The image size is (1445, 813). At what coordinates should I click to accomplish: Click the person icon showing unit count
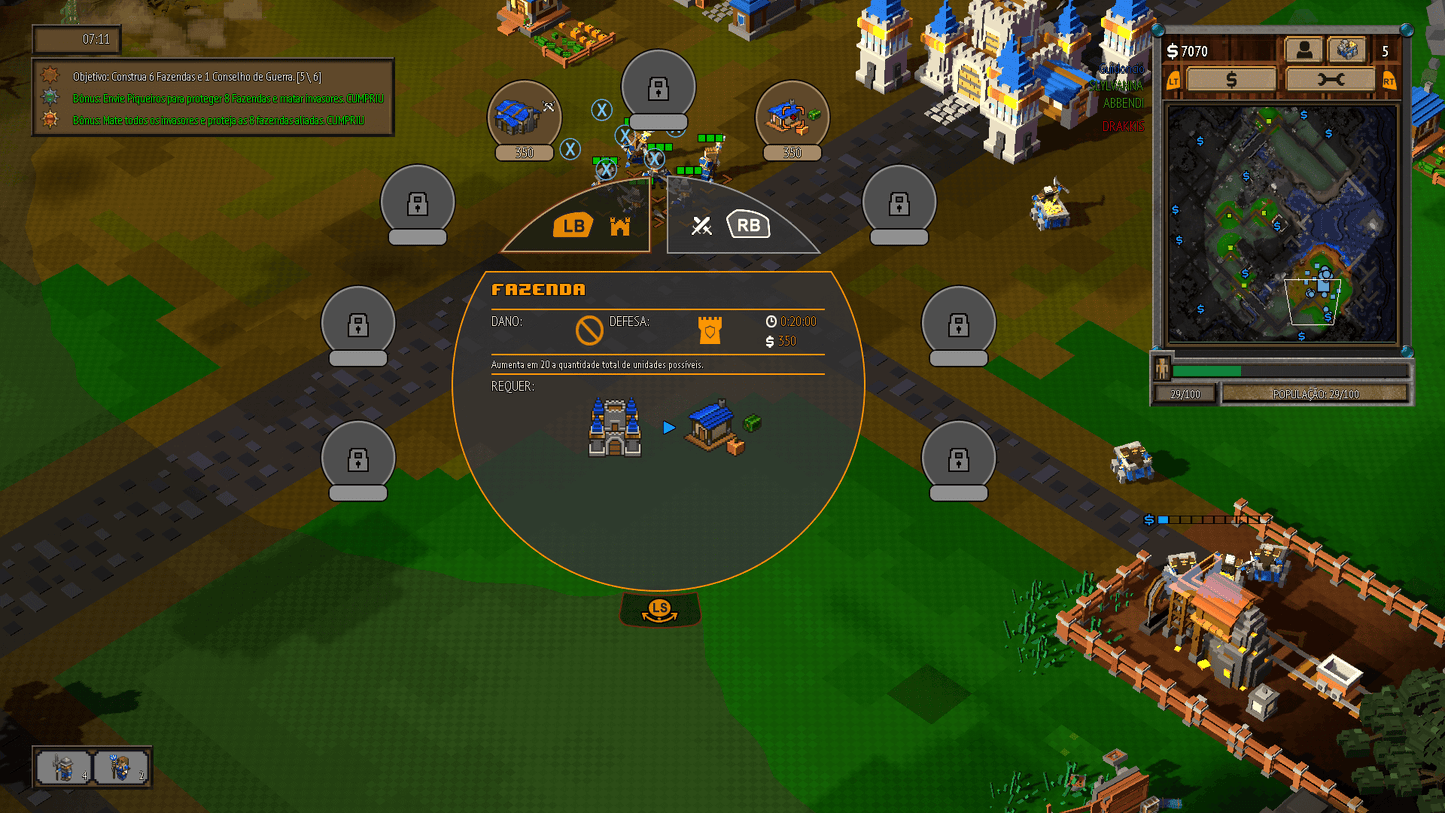pos(1305,49)
